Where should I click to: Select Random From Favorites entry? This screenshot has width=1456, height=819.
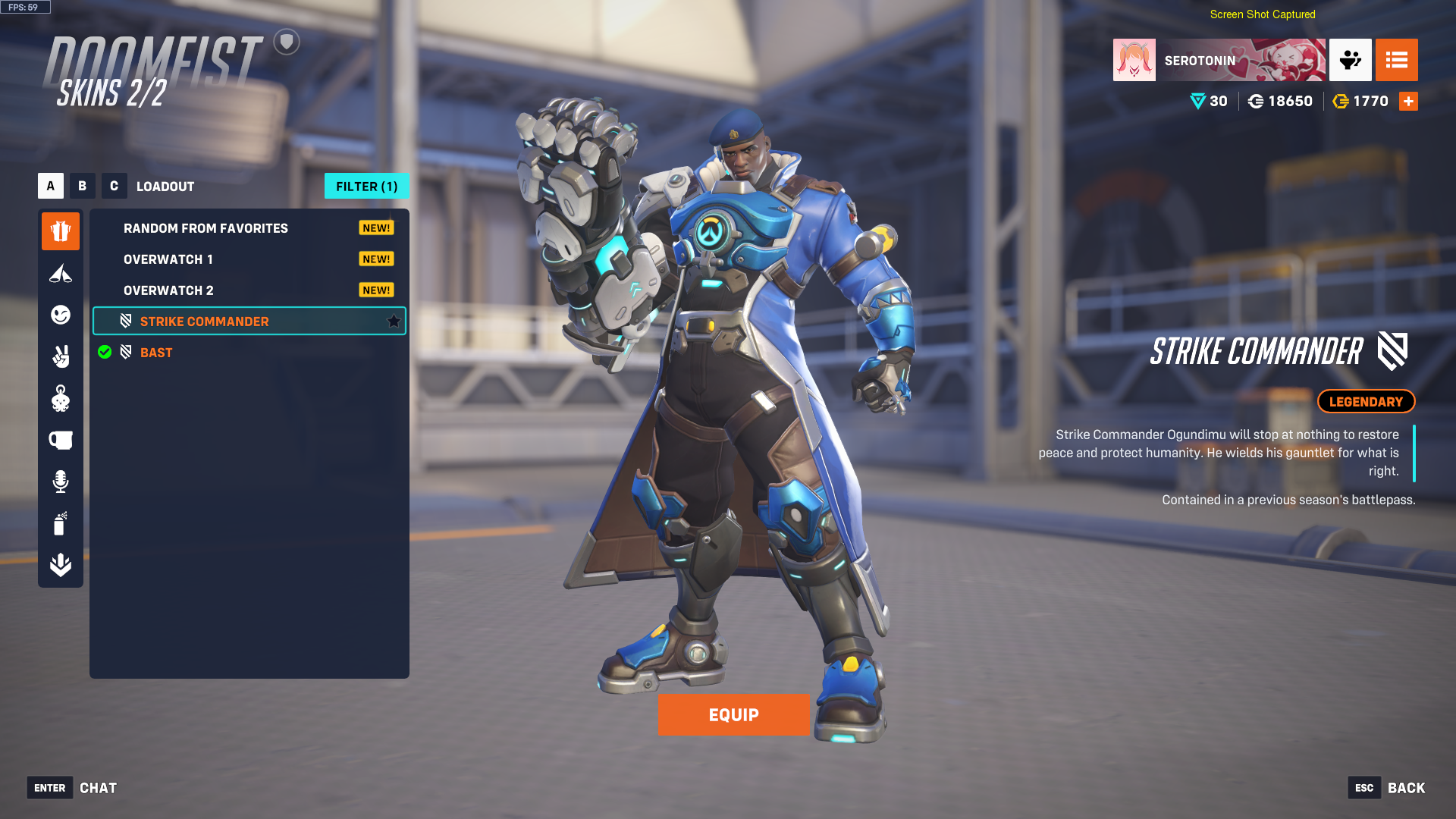(206, 228)
